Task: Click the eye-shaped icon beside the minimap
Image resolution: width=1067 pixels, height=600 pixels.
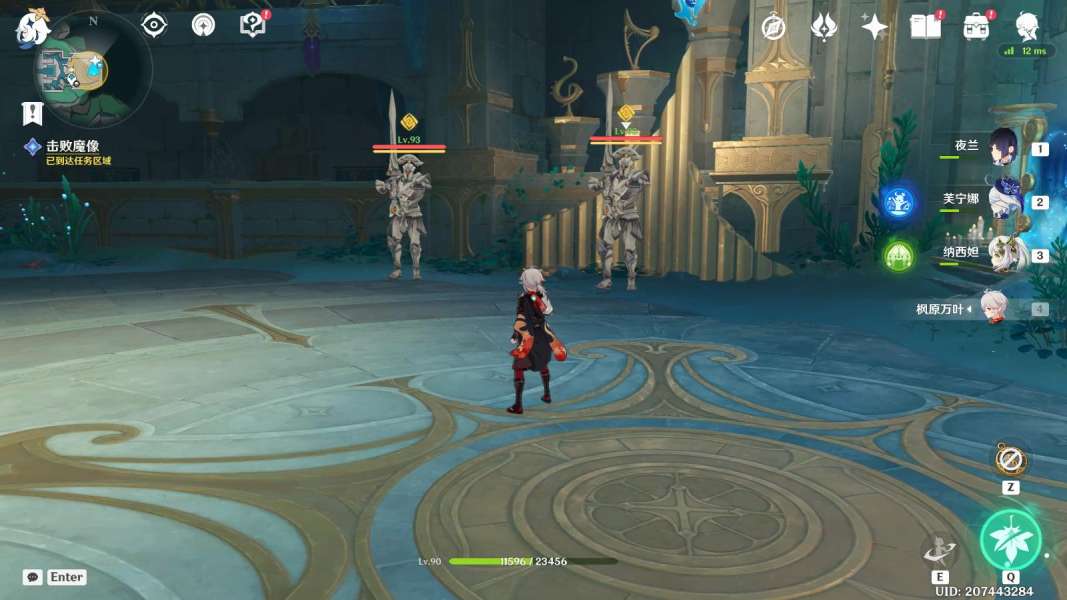Action: click(154, 25)
